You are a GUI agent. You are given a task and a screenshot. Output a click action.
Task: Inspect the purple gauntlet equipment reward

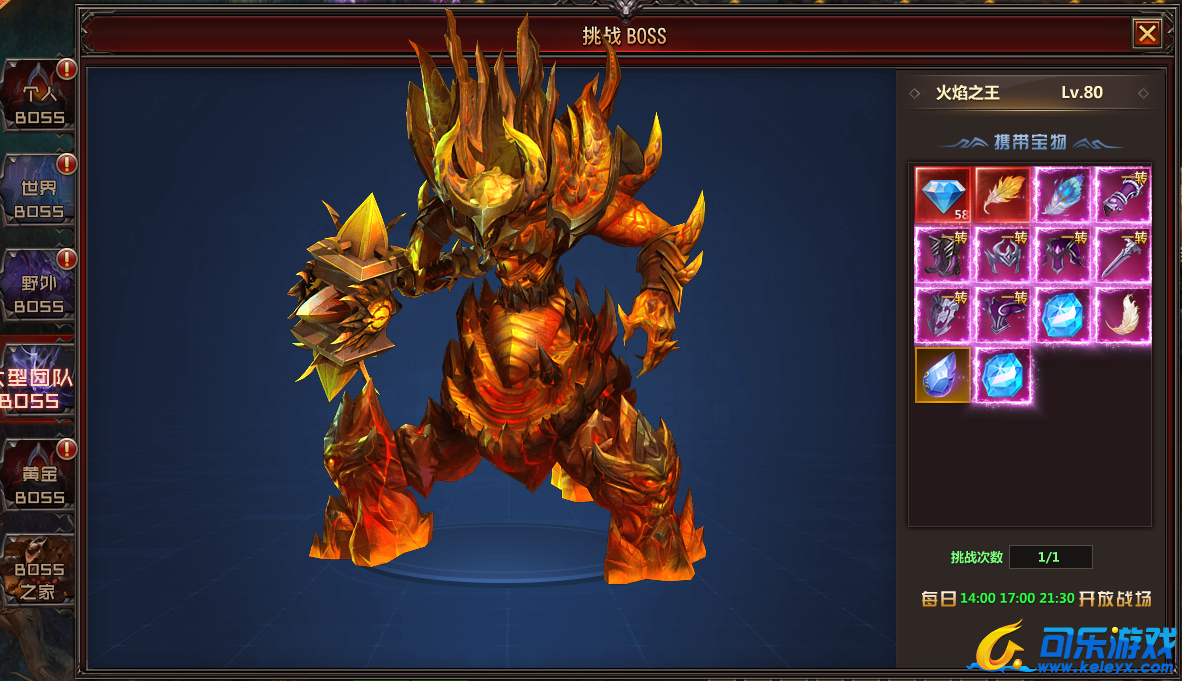point(1123,195)
